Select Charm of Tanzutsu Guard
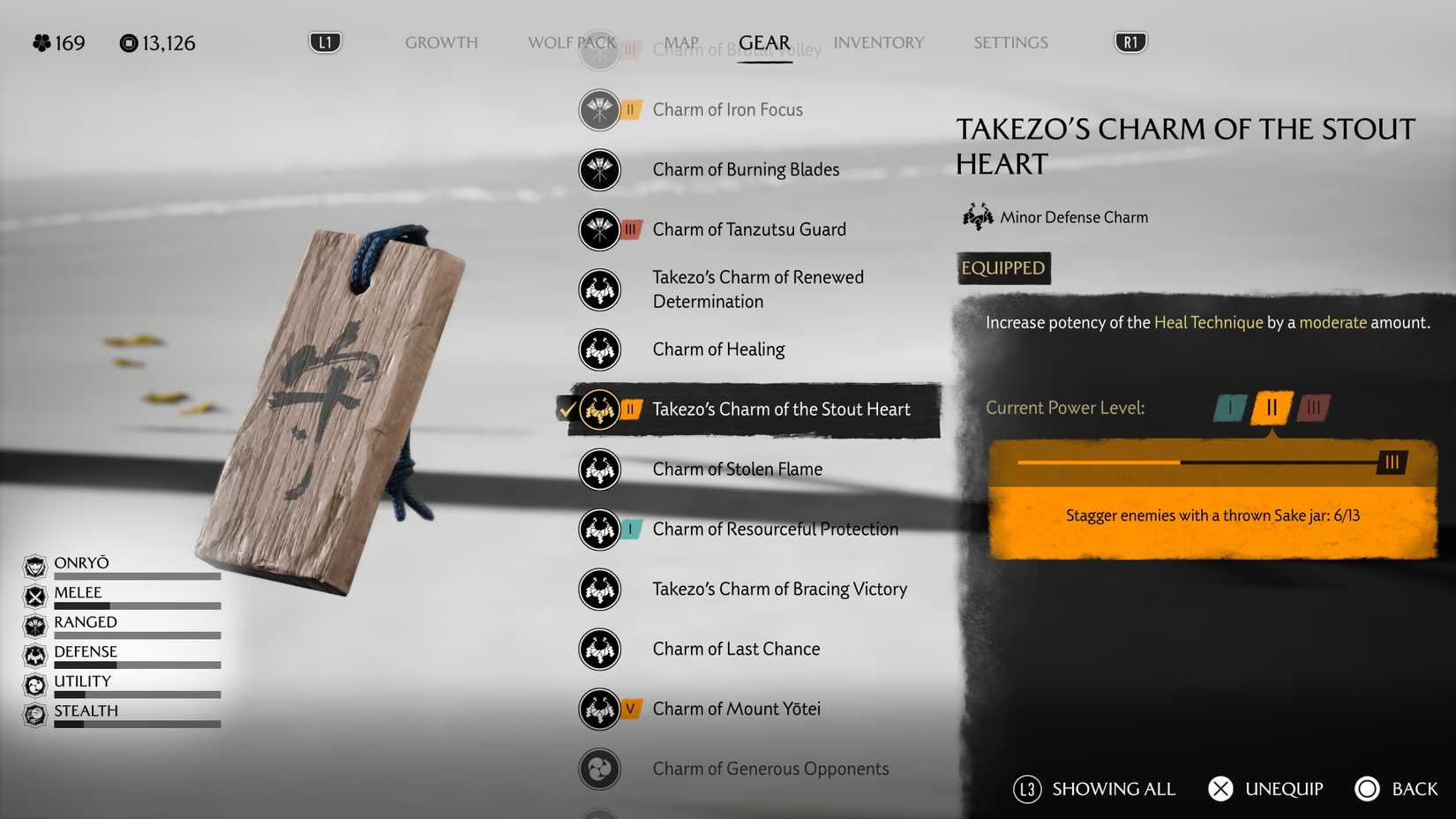The image size is (1456, 819). pyautogui.click(x=749, y=229)
